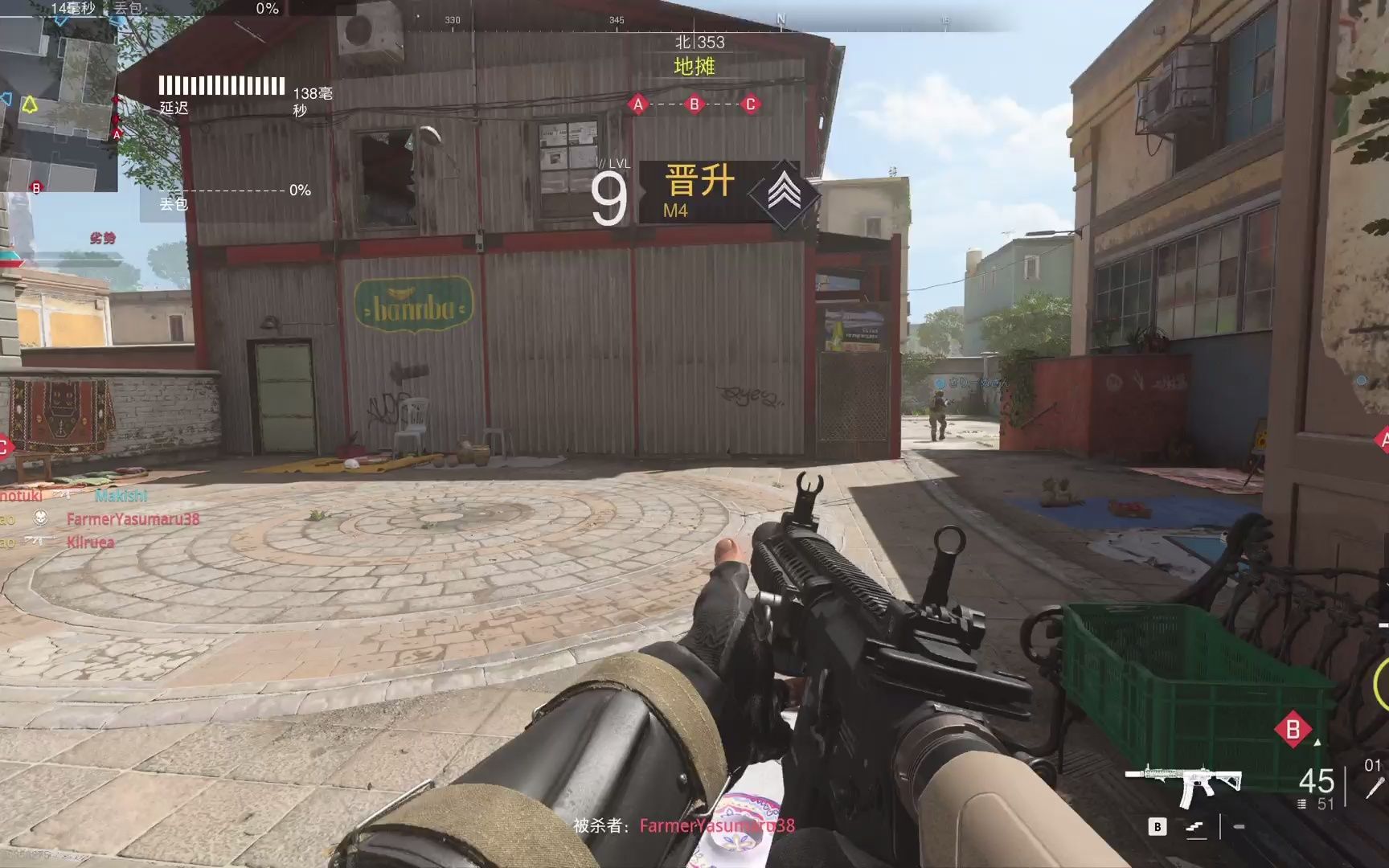
Task: Expand the 丢包 packet loss readout
Action: (222, 193)
